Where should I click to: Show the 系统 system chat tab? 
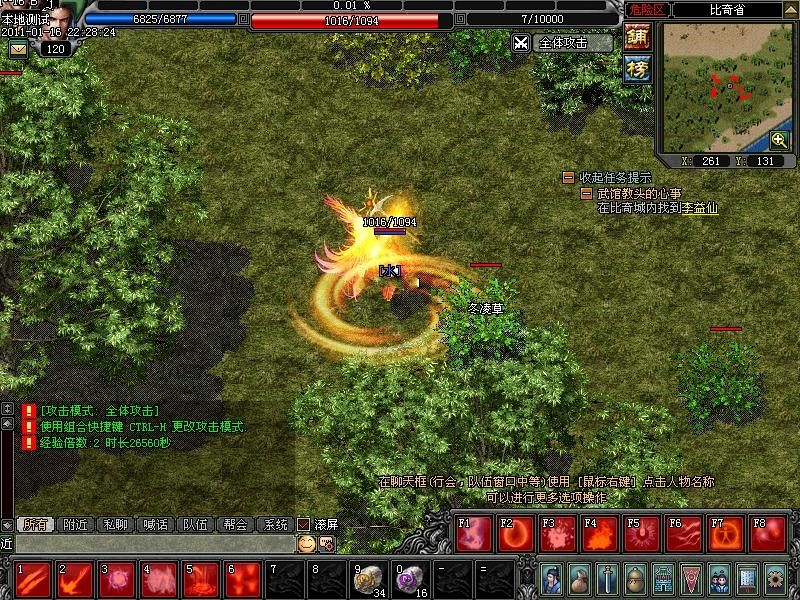point(273,524)
